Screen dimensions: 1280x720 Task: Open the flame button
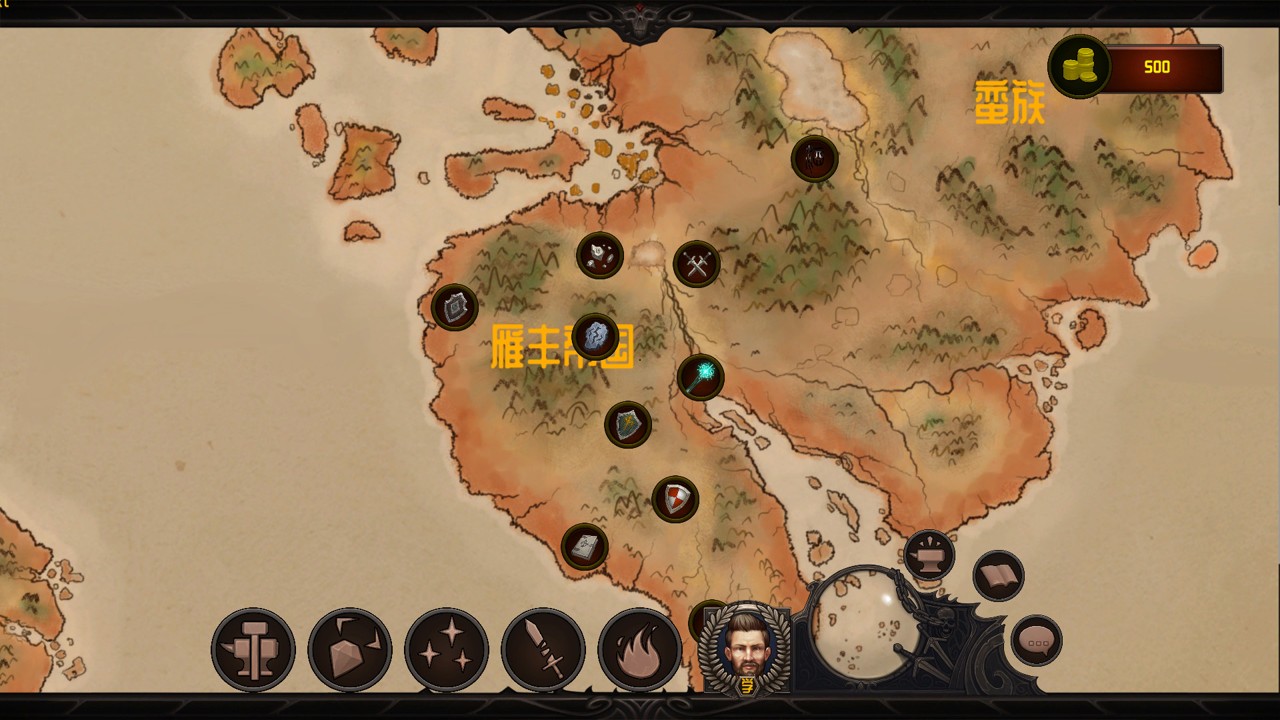coord(639,650)
